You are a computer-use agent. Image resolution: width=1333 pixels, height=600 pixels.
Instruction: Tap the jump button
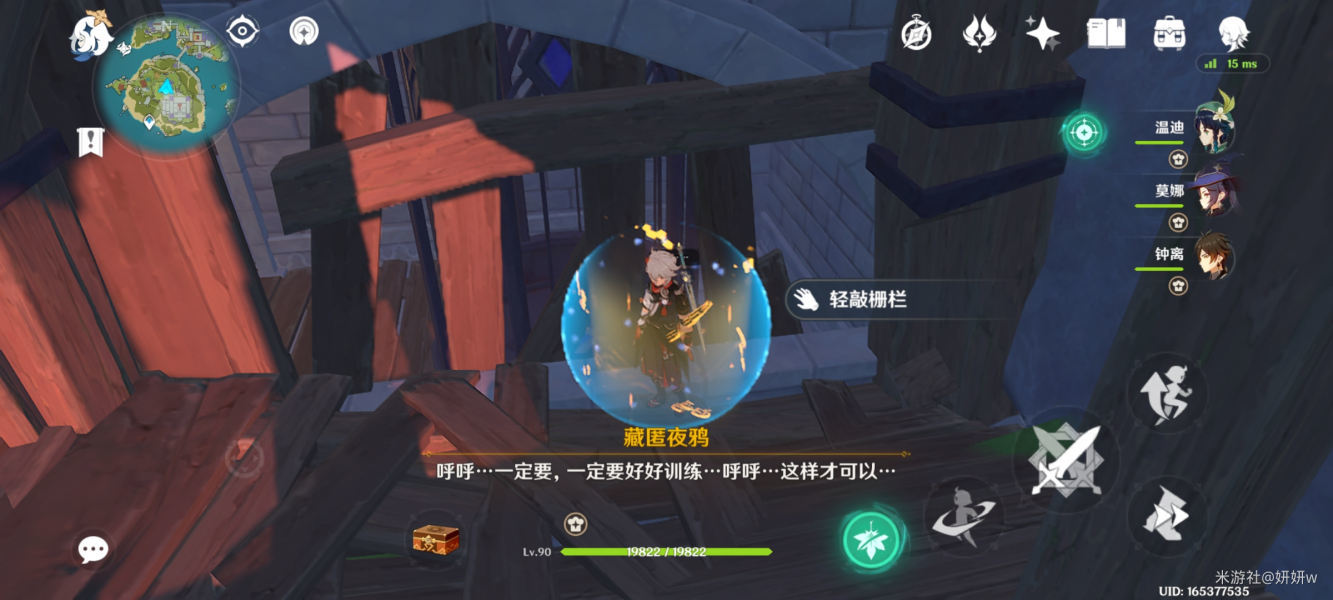pos(1167,392)
